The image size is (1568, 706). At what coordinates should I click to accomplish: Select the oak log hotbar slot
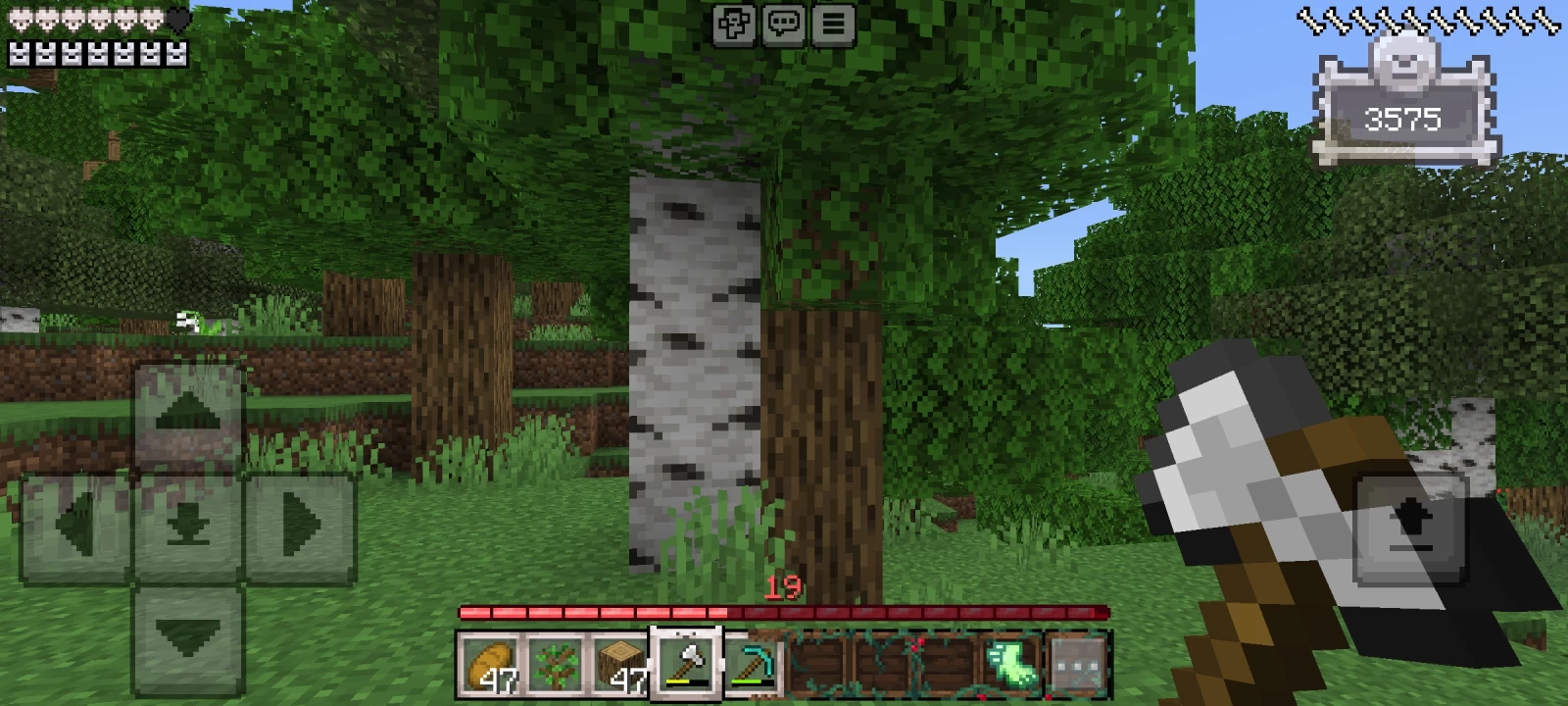point(621,666)
